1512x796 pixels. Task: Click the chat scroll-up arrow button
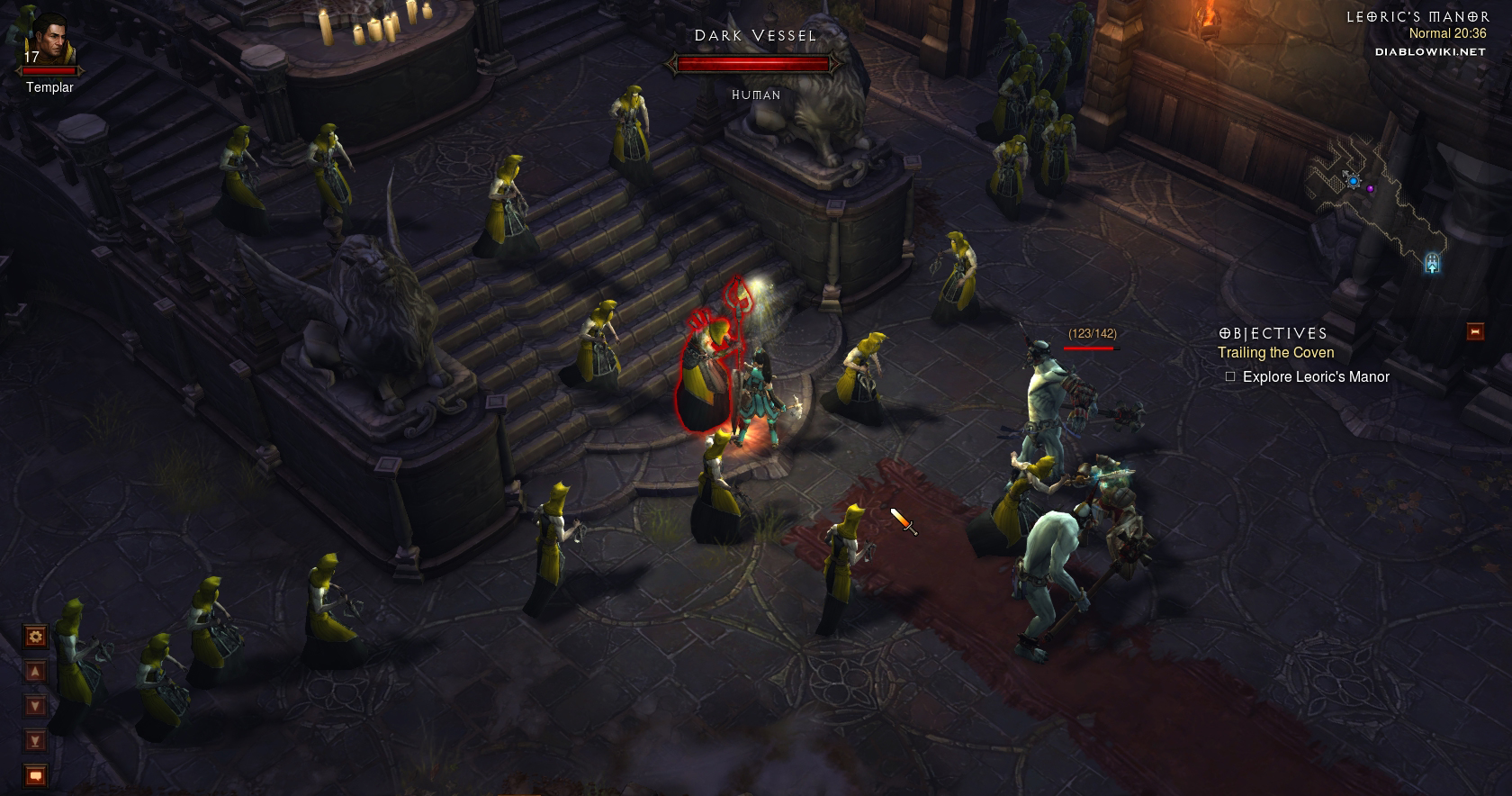pos(35,672)
